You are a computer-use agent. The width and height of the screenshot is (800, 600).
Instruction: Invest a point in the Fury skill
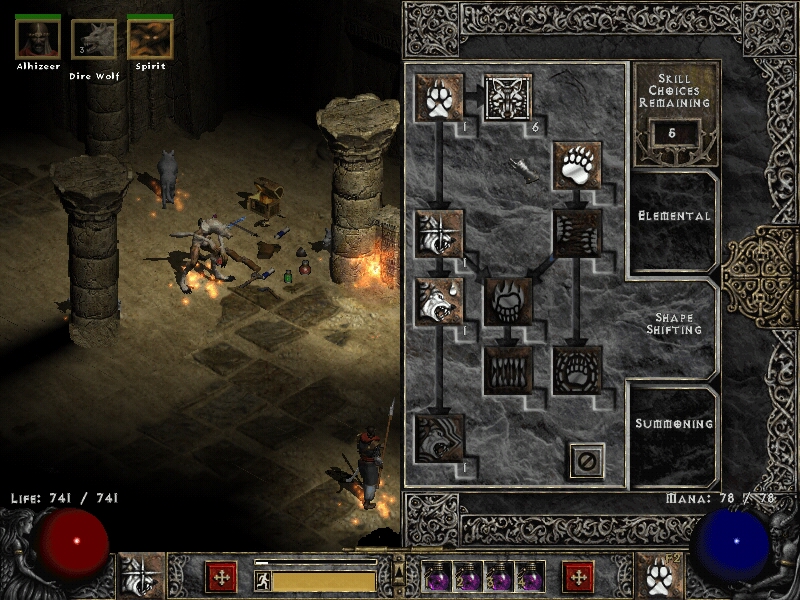coord(438,438)
